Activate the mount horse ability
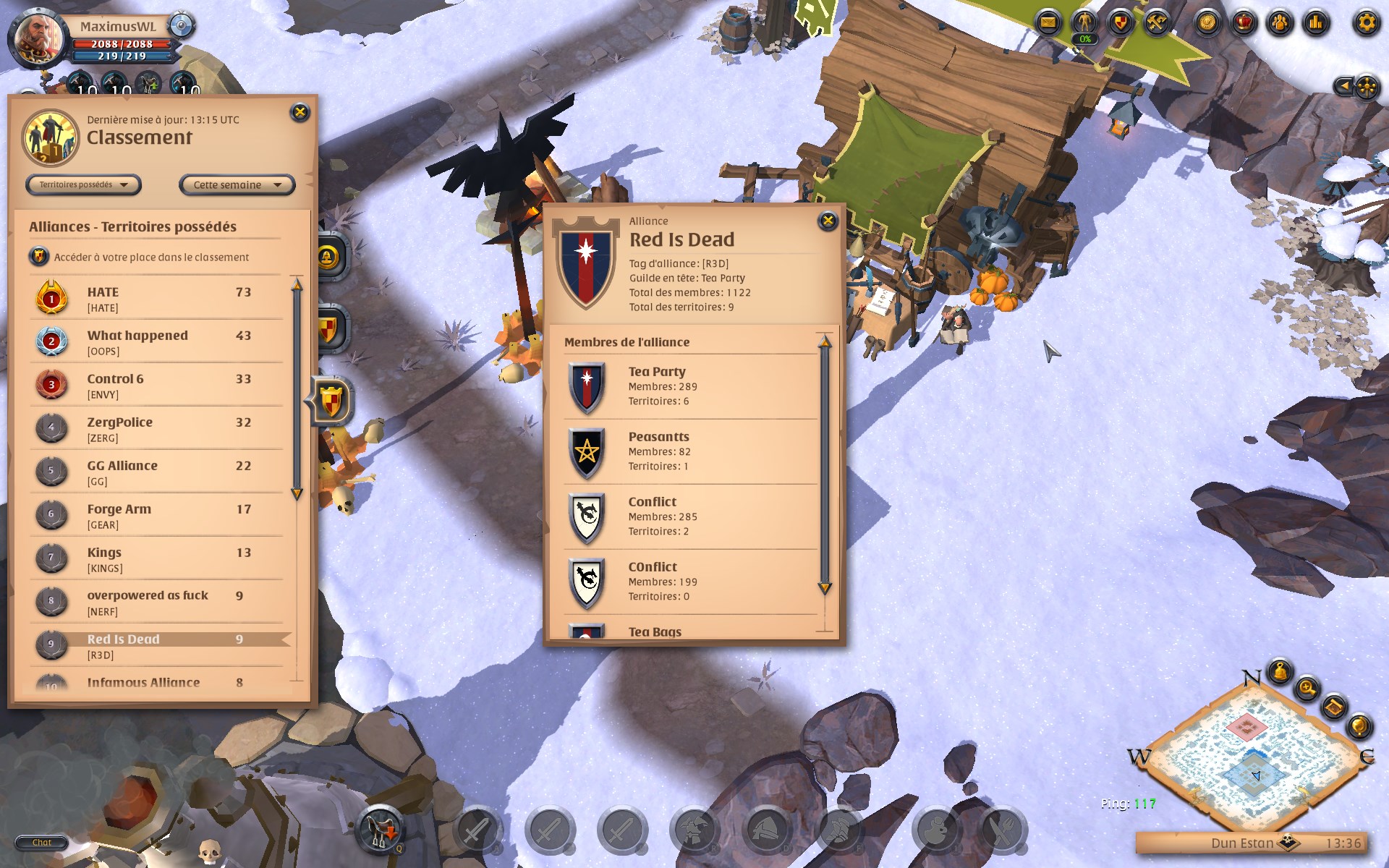 pyautogui.click(x=380, y=828)
